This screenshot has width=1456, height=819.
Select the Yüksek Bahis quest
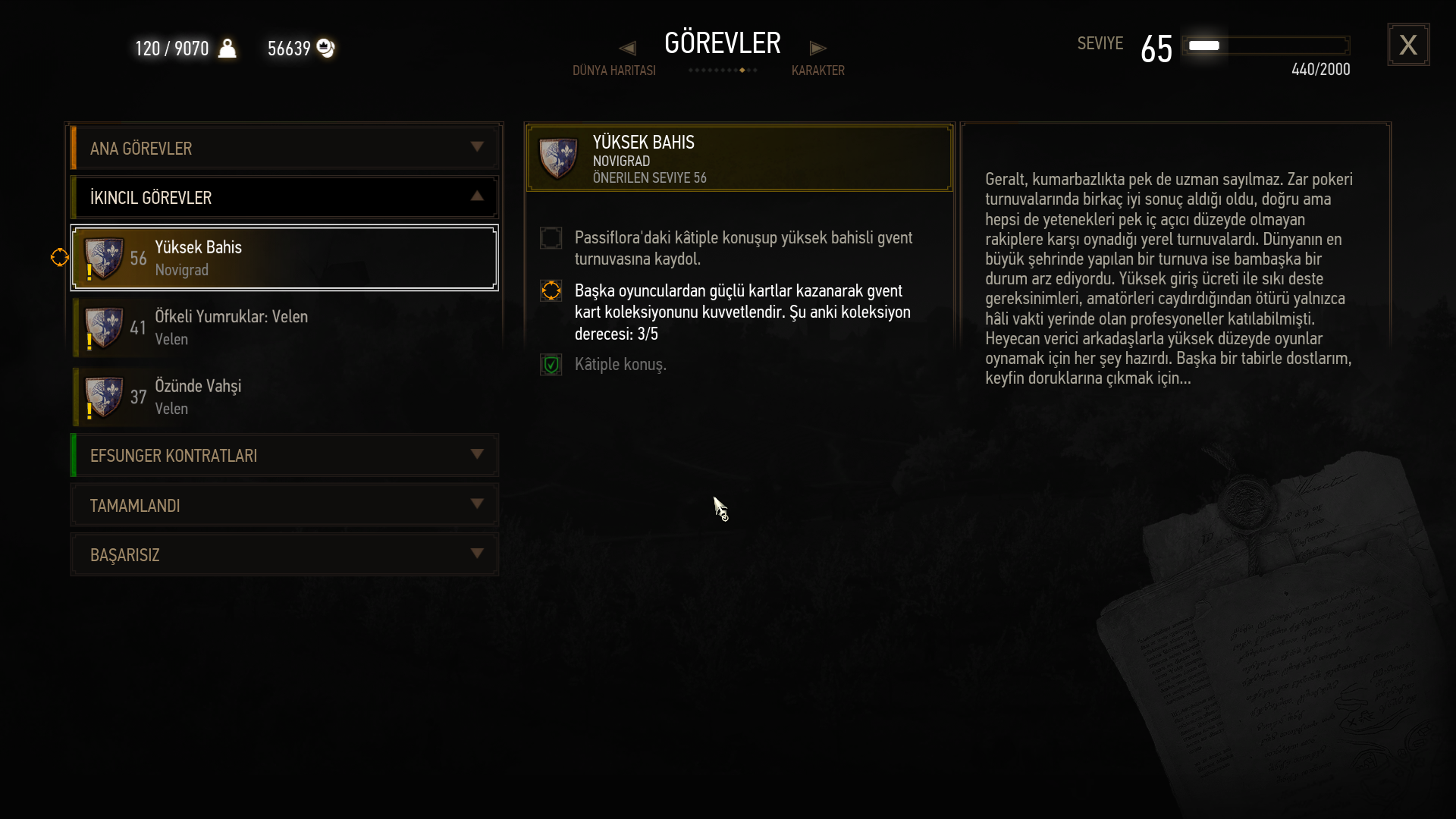pos(284,258)
